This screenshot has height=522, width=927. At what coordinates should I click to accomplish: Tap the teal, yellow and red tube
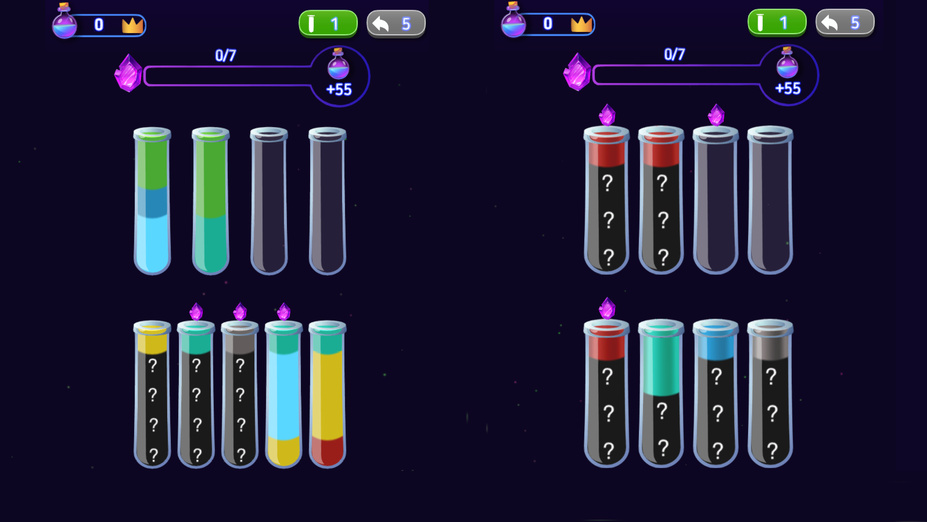(327, 395)
